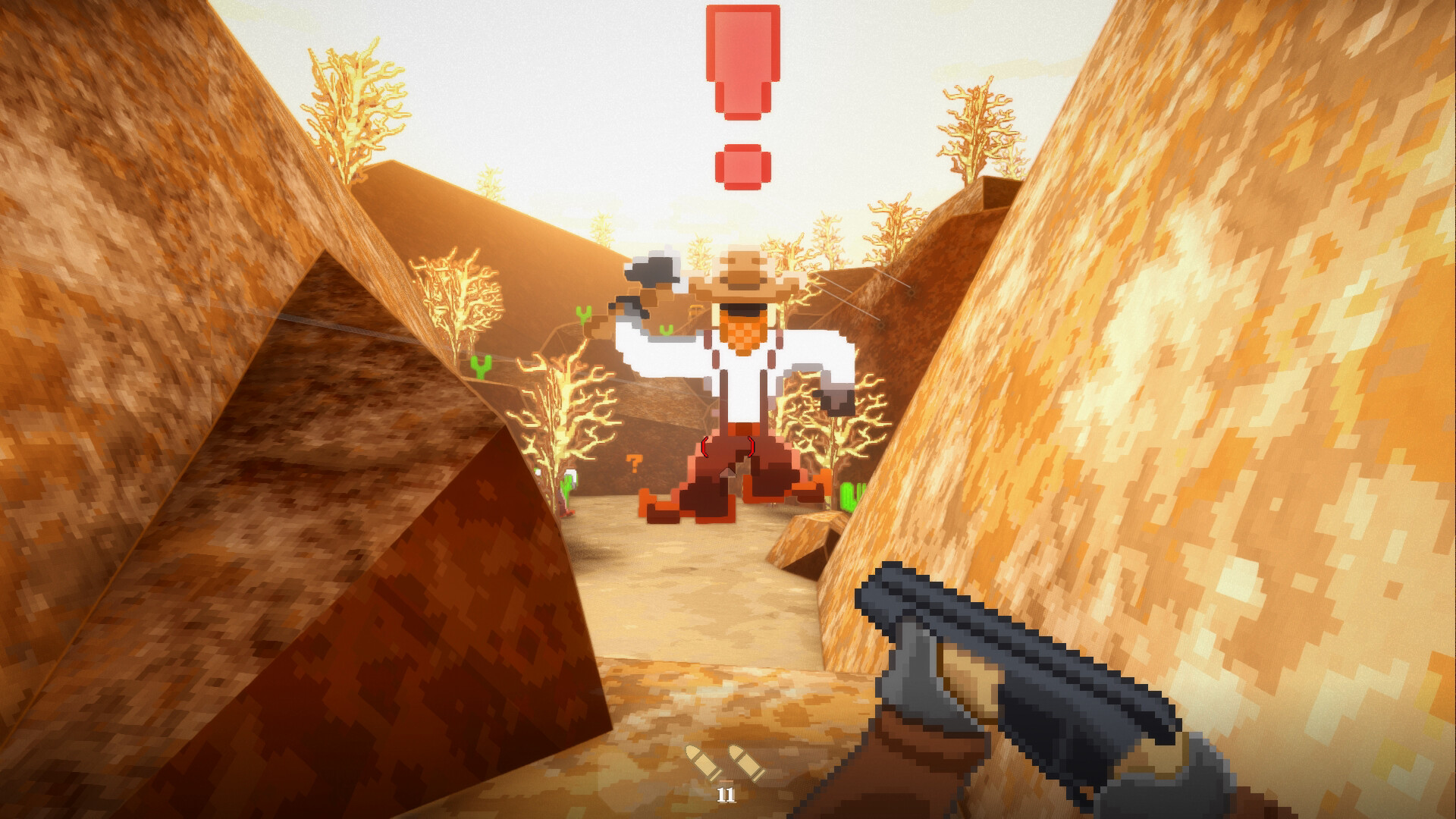Click the red health bracket on enemy's leg
This screenshot has height=819, width=1456.
[x=705, y=447]
